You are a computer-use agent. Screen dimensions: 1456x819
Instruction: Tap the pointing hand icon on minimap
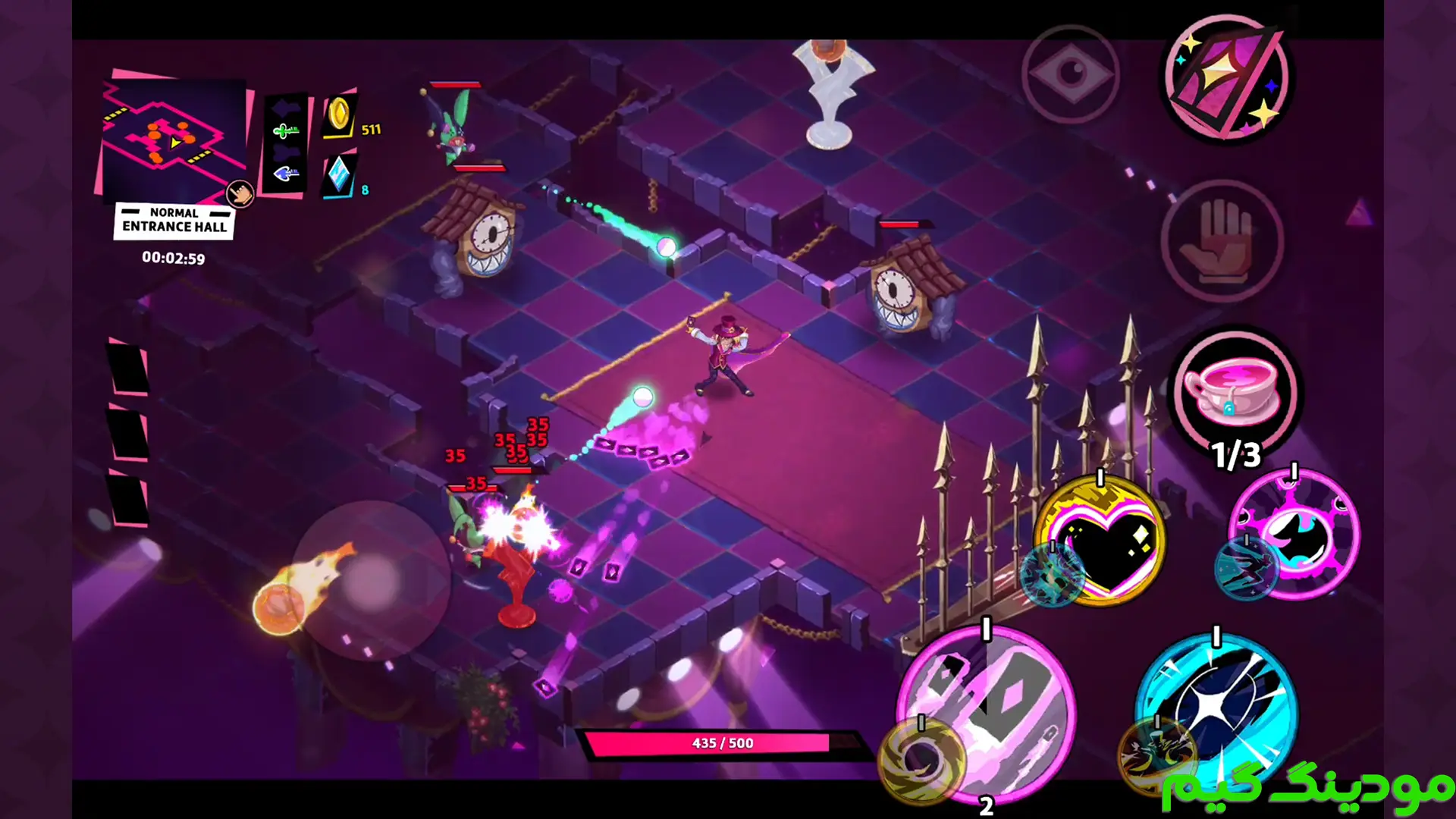coord(240,194)
